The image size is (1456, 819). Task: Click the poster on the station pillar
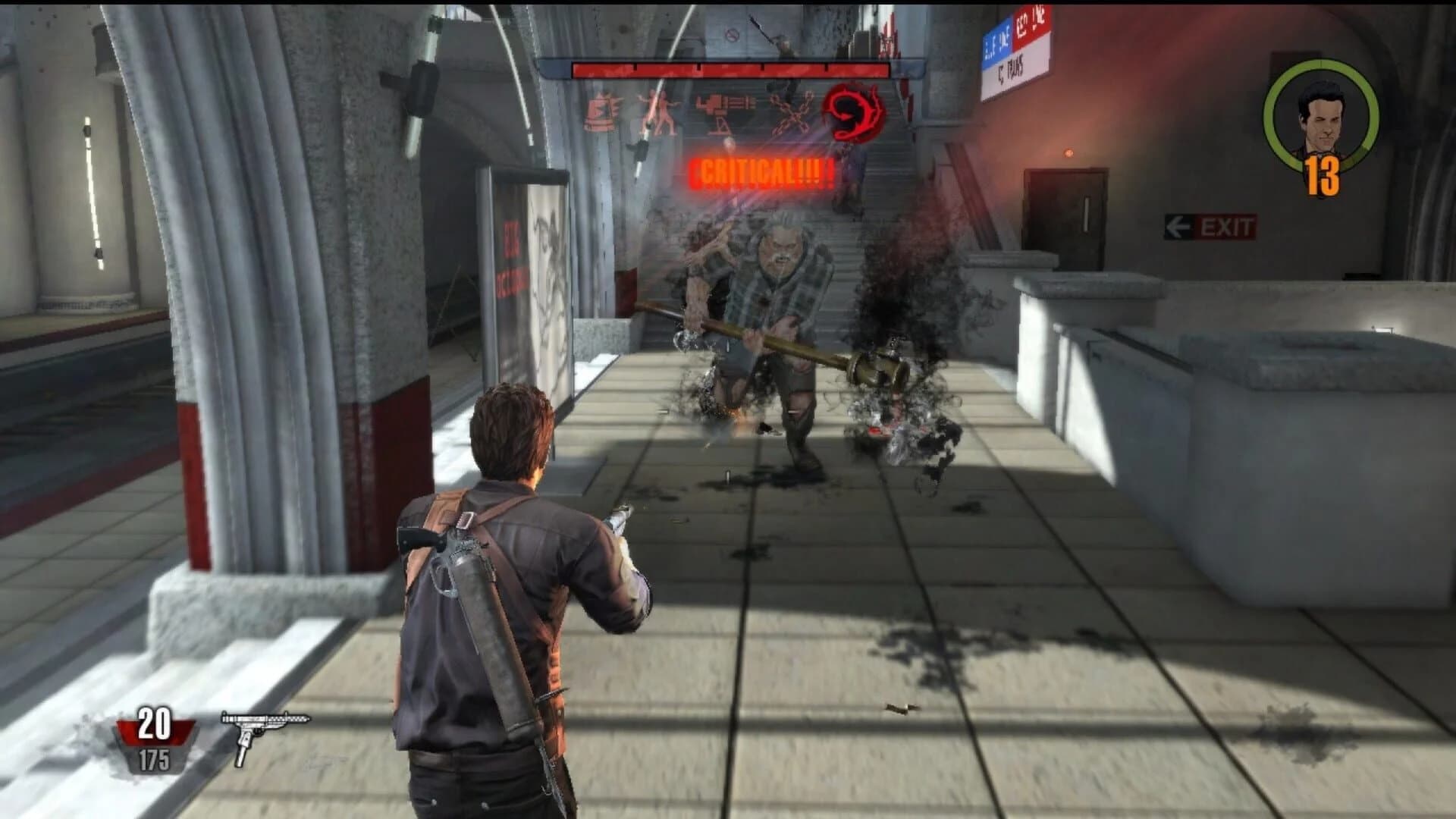531,288
